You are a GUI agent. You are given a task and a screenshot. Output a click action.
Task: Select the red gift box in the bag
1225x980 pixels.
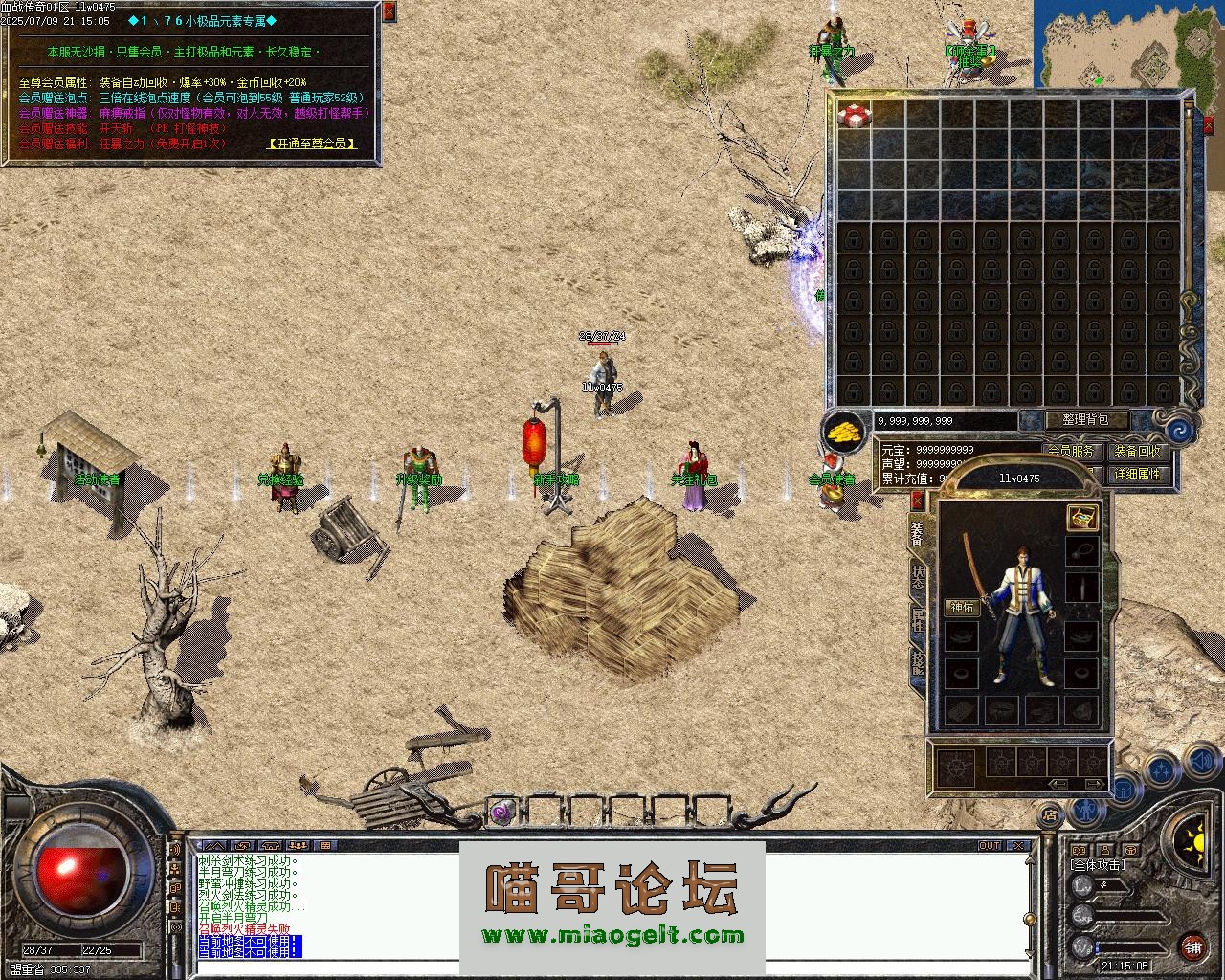[x=854, y=115]
